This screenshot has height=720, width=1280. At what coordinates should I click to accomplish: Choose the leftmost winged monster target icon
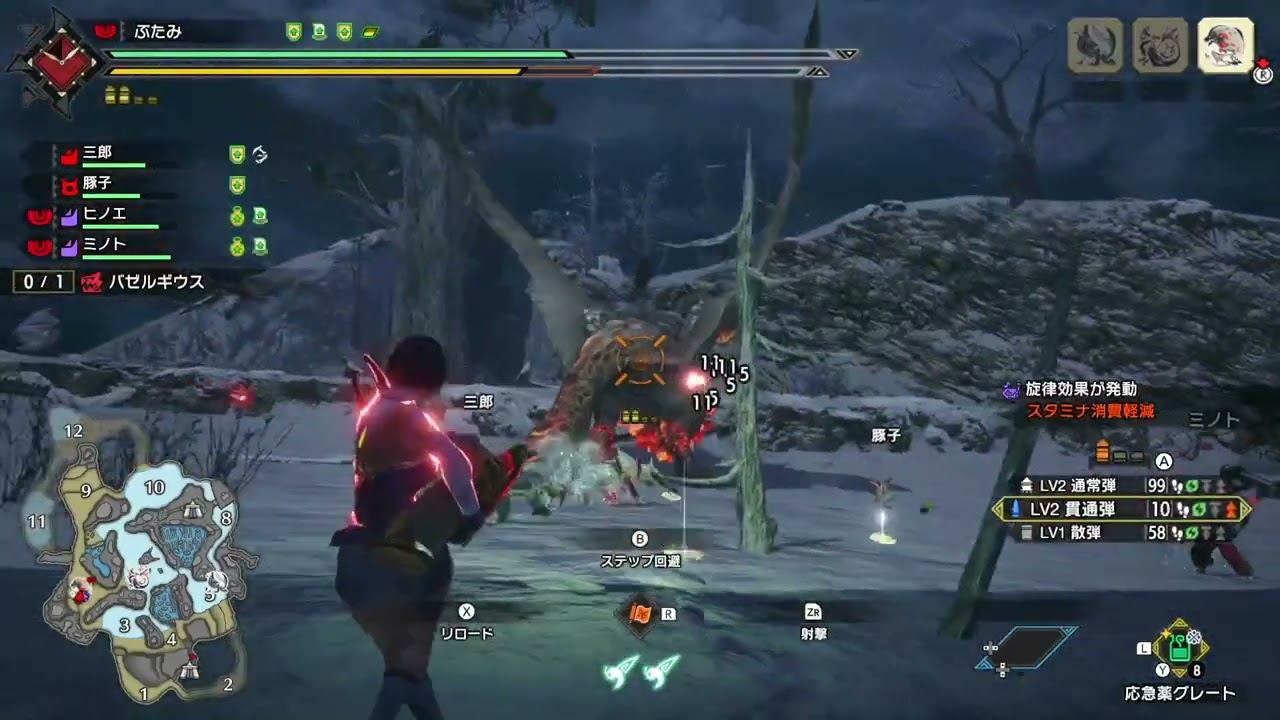(1095, 46)
